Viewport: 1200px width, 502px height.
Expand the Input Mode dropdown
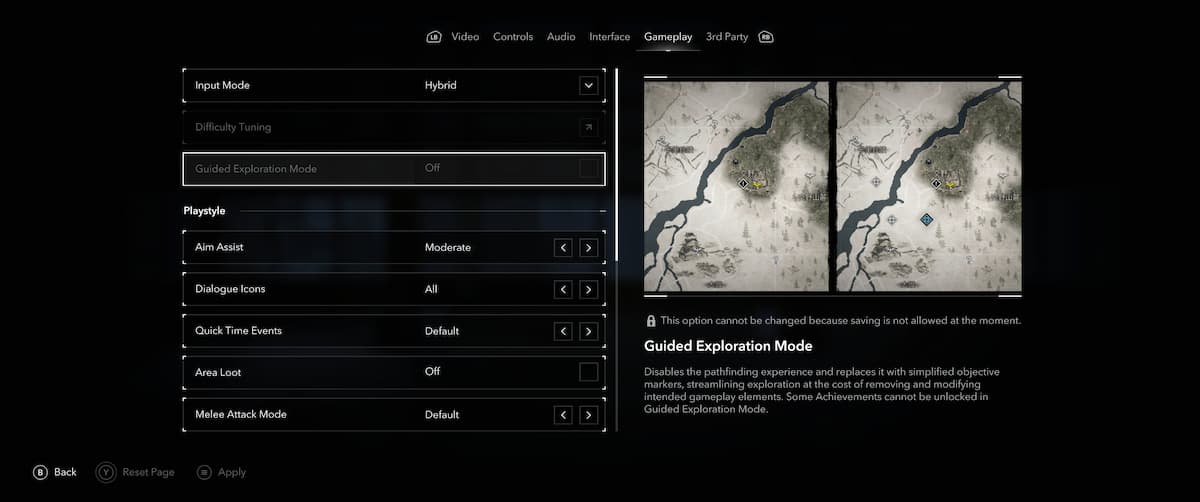[589, 86]
